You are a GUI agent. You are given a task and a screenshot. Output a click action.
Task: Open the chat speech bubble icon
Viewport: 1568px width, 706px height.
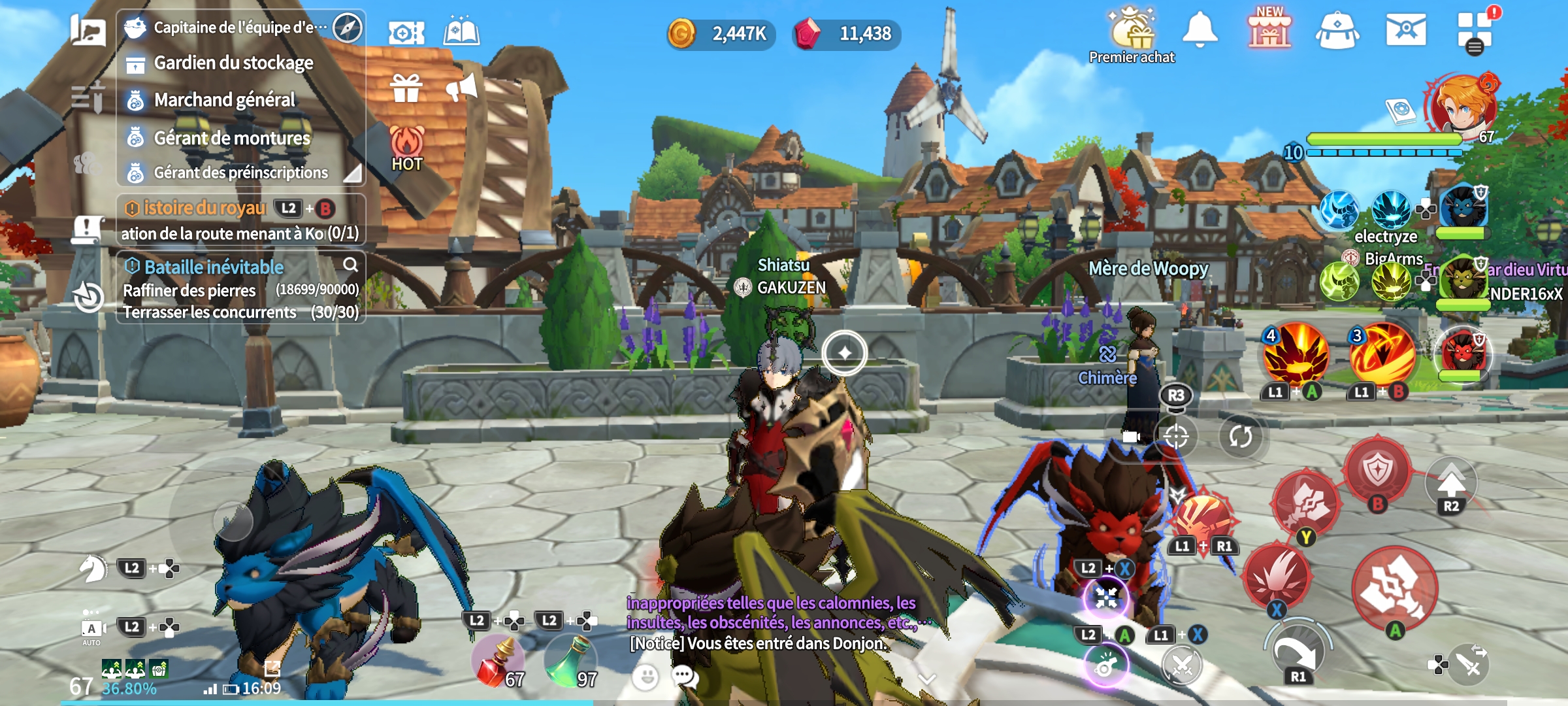[685, 676]
